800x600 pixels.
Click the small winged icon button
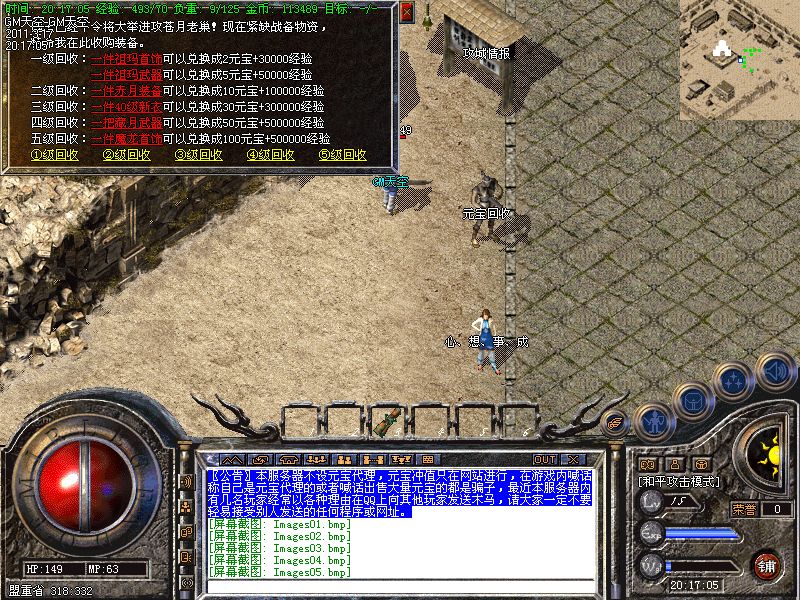click(617, 421)
